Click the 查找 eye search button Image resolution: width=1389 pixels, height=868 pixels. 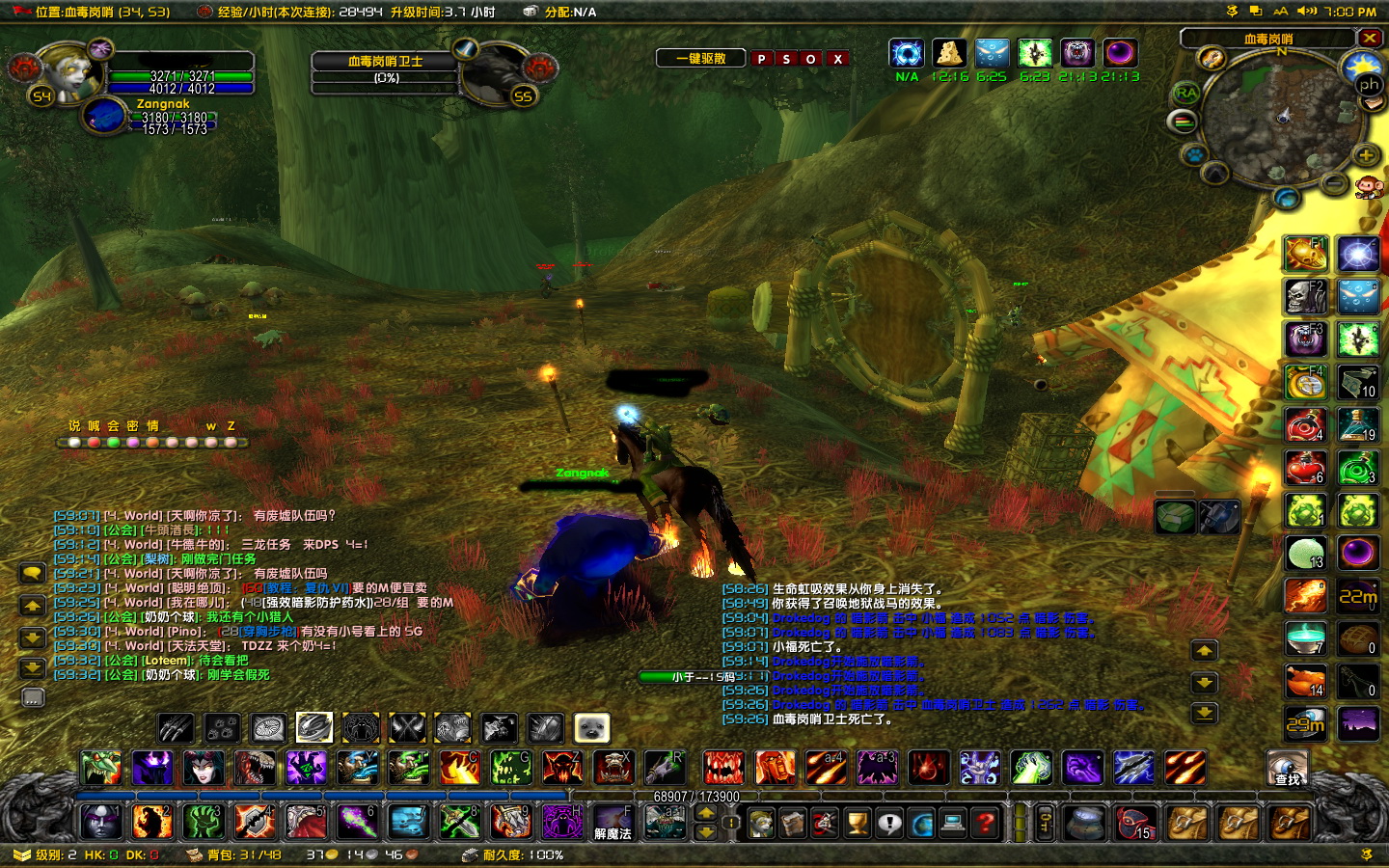pos(1287,768)
